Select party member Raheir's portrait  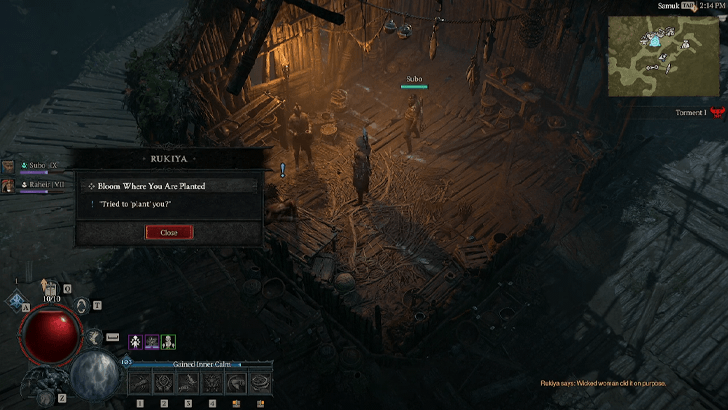coord(8,185)
